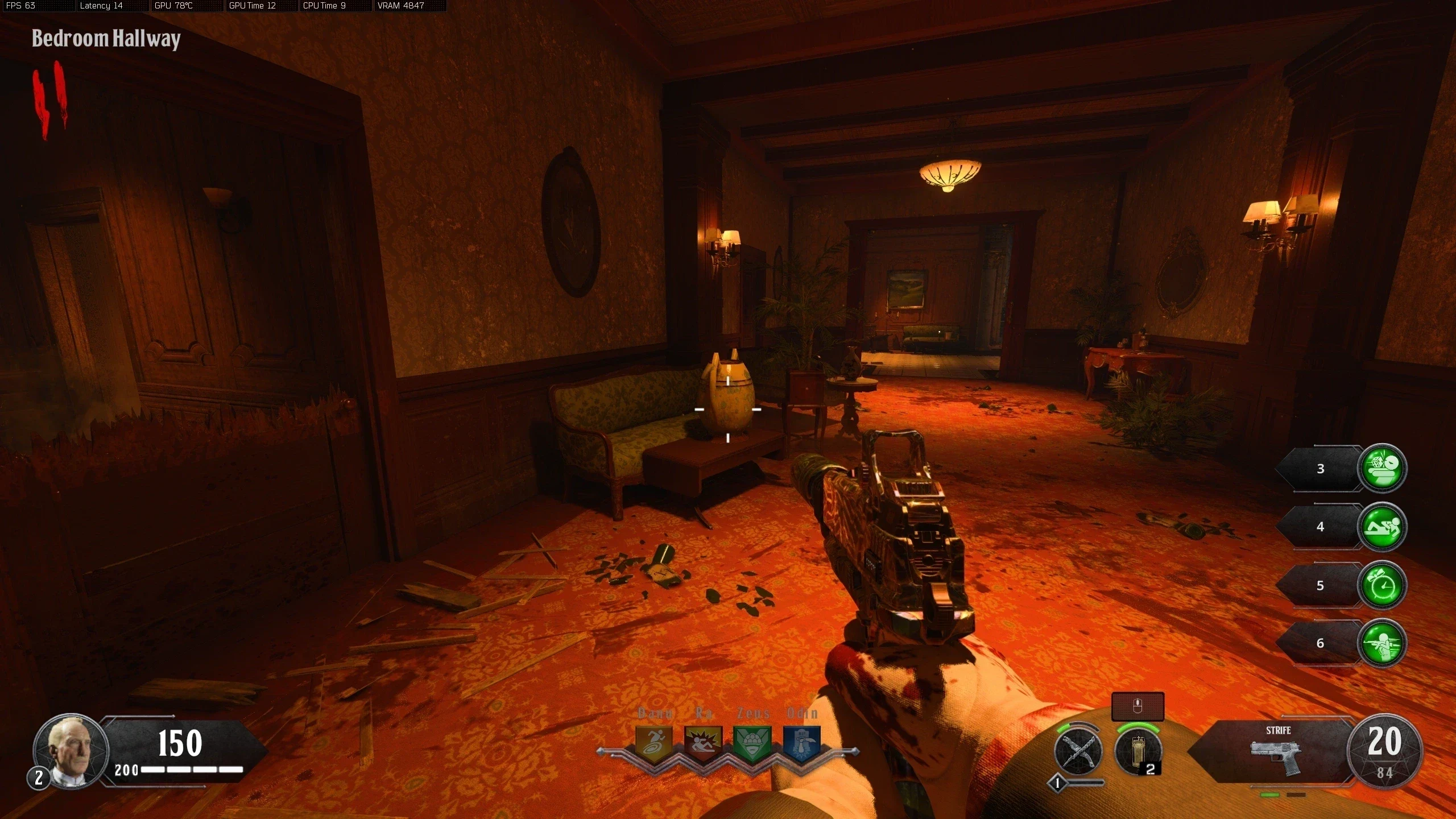Screen dimensions: 1456x819
Task: Select the dice-and-clock elixir in slot 3
Action: click(x=1381, y=468)
